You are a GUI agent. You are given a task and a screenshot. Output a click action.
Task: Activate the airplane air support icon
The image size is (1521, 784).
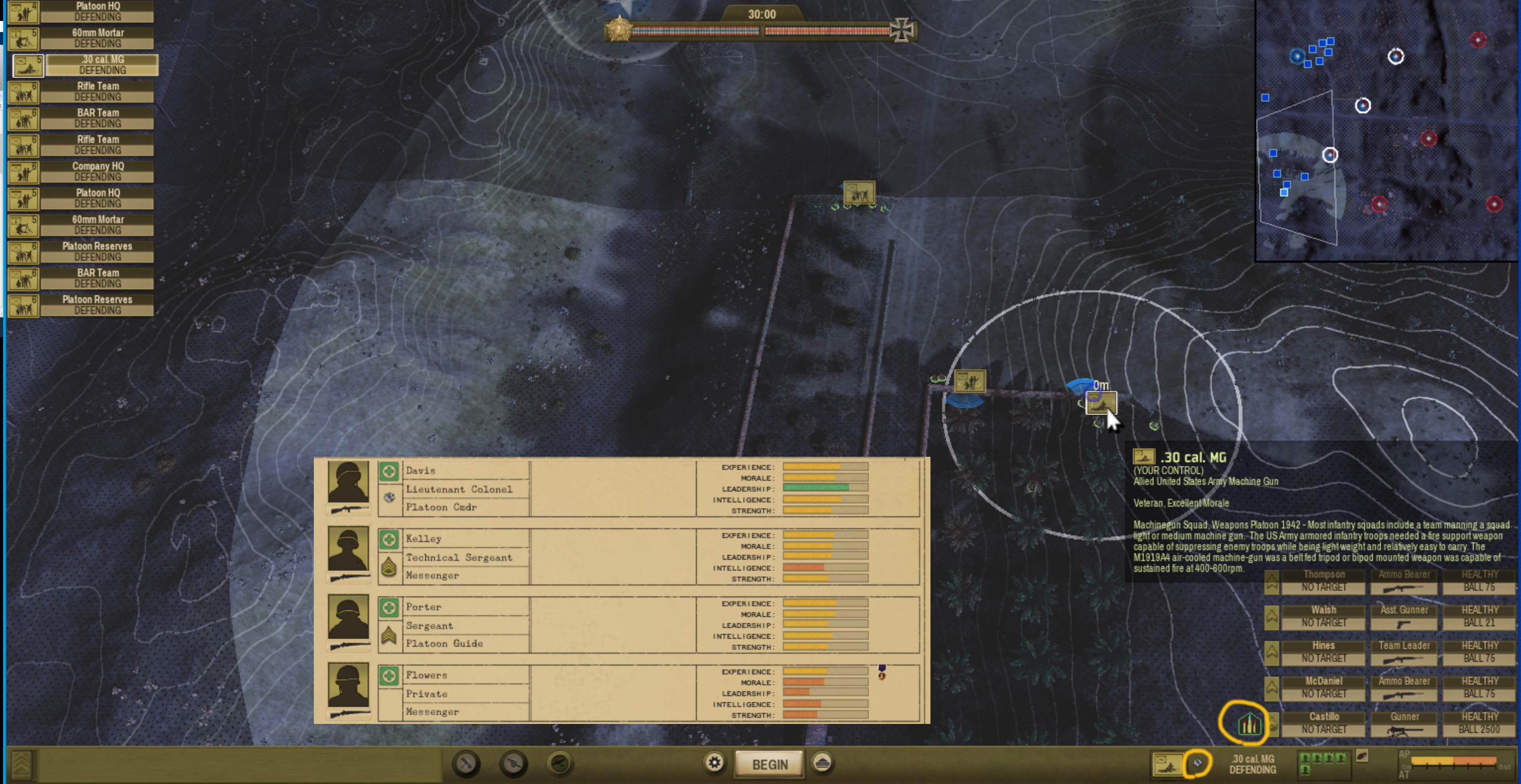(559, 763)
